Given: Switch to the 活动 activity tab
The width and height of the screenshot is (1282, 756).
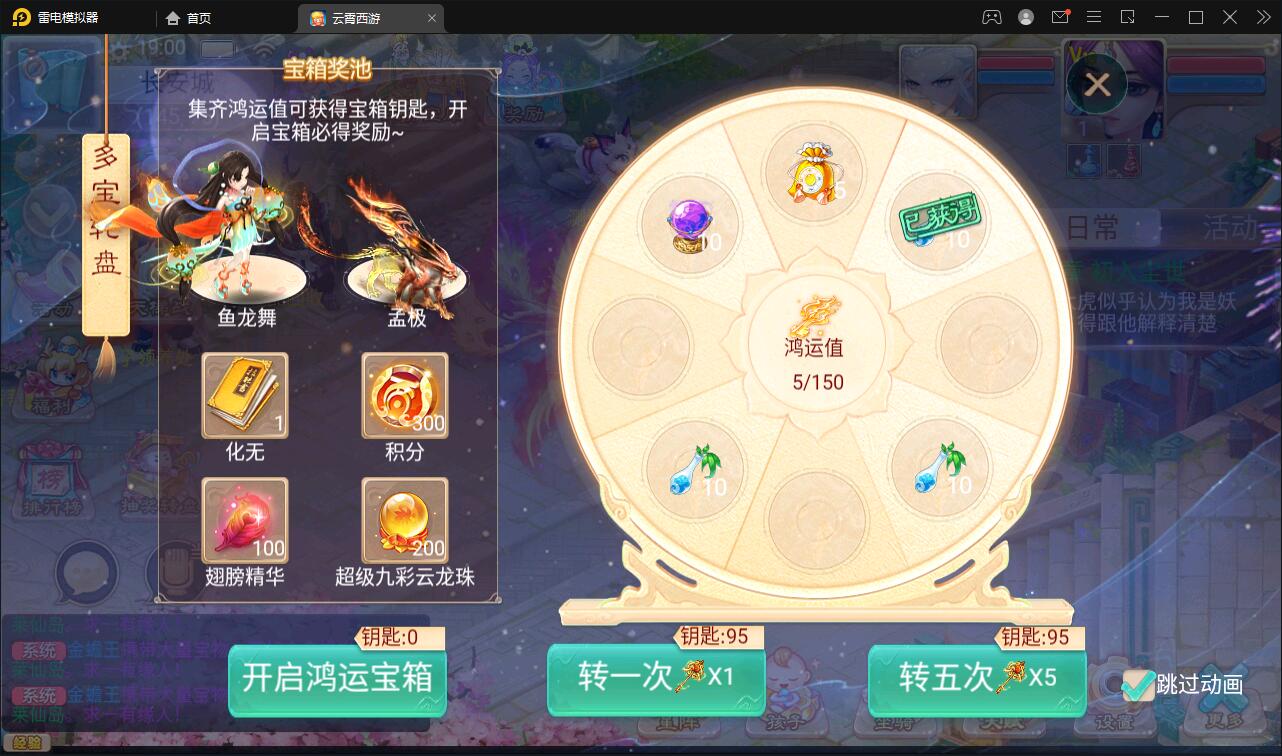Looking at the screenshot, I should tap(1230, 227).
